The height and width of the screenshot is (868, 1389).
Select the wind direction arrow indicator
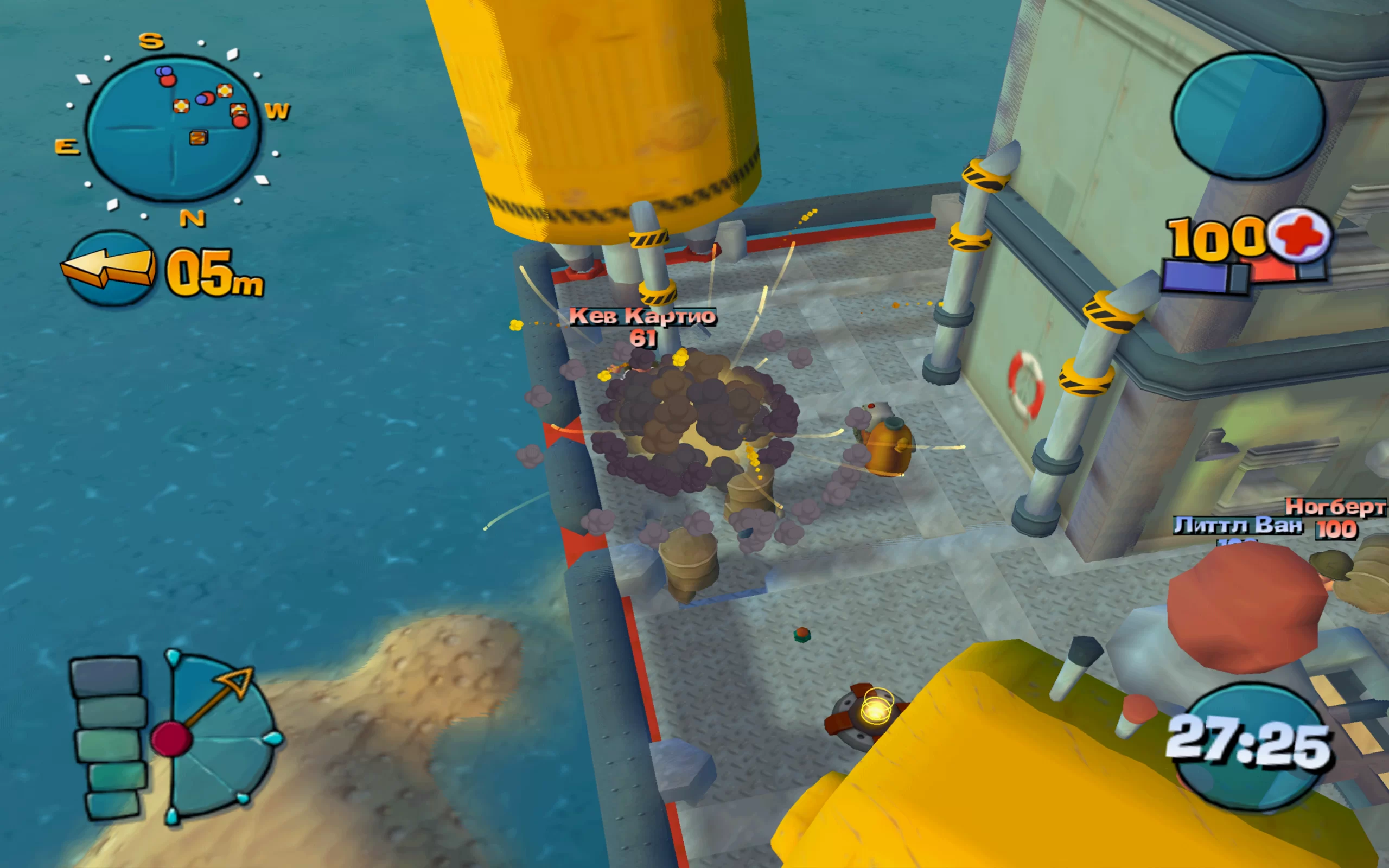109,269
